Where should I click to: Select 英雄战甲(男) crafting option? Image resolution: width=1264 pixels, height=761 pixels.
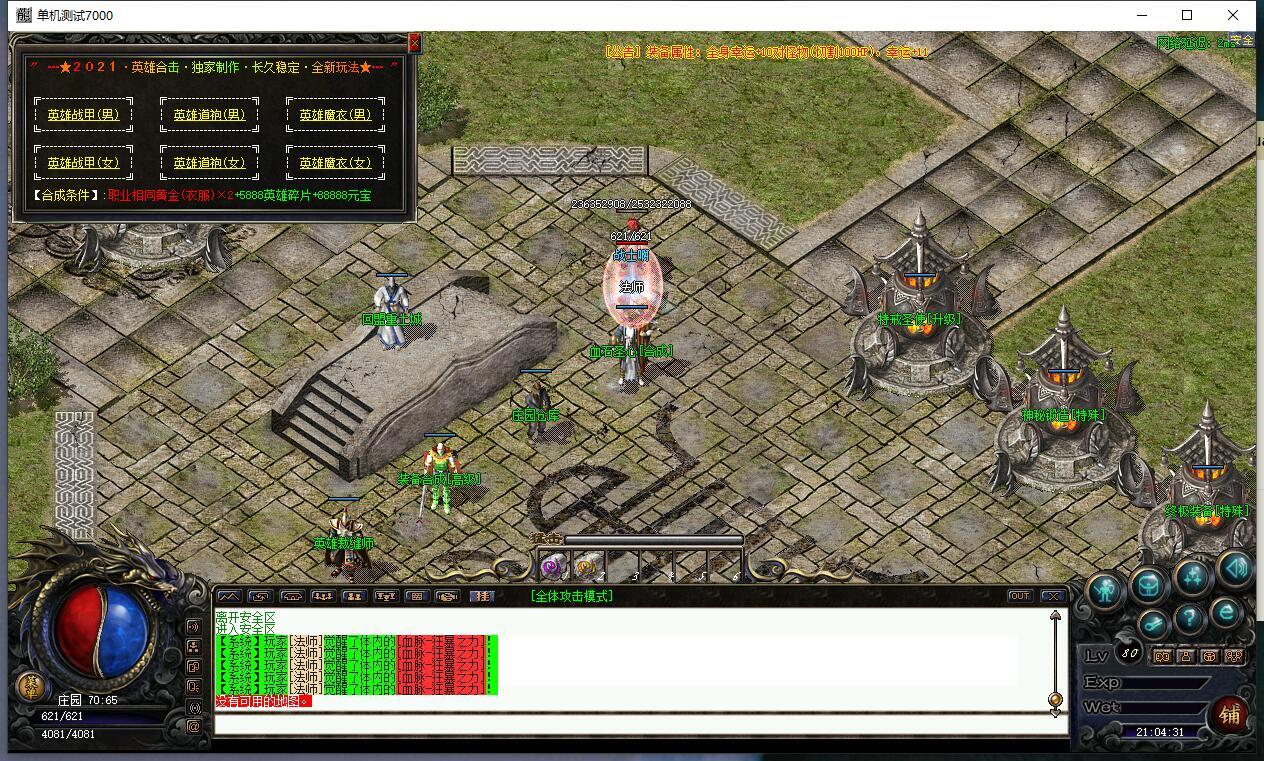point(83,114)
